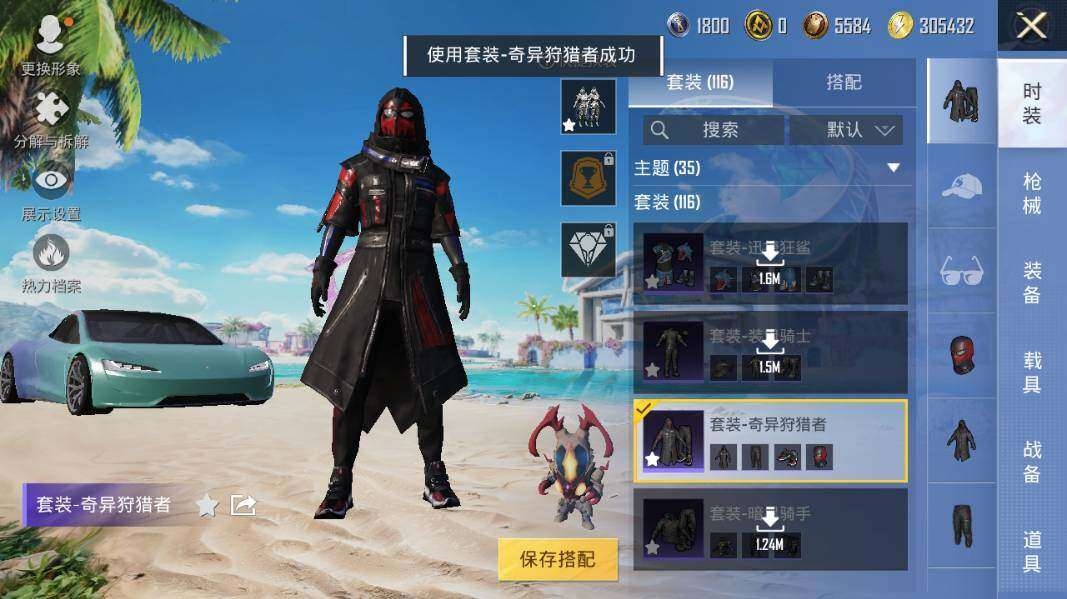The height and width of the screenshot is (599, 1067).
Task: Open the 枪械 category
Action: (x=1032, y=193)
